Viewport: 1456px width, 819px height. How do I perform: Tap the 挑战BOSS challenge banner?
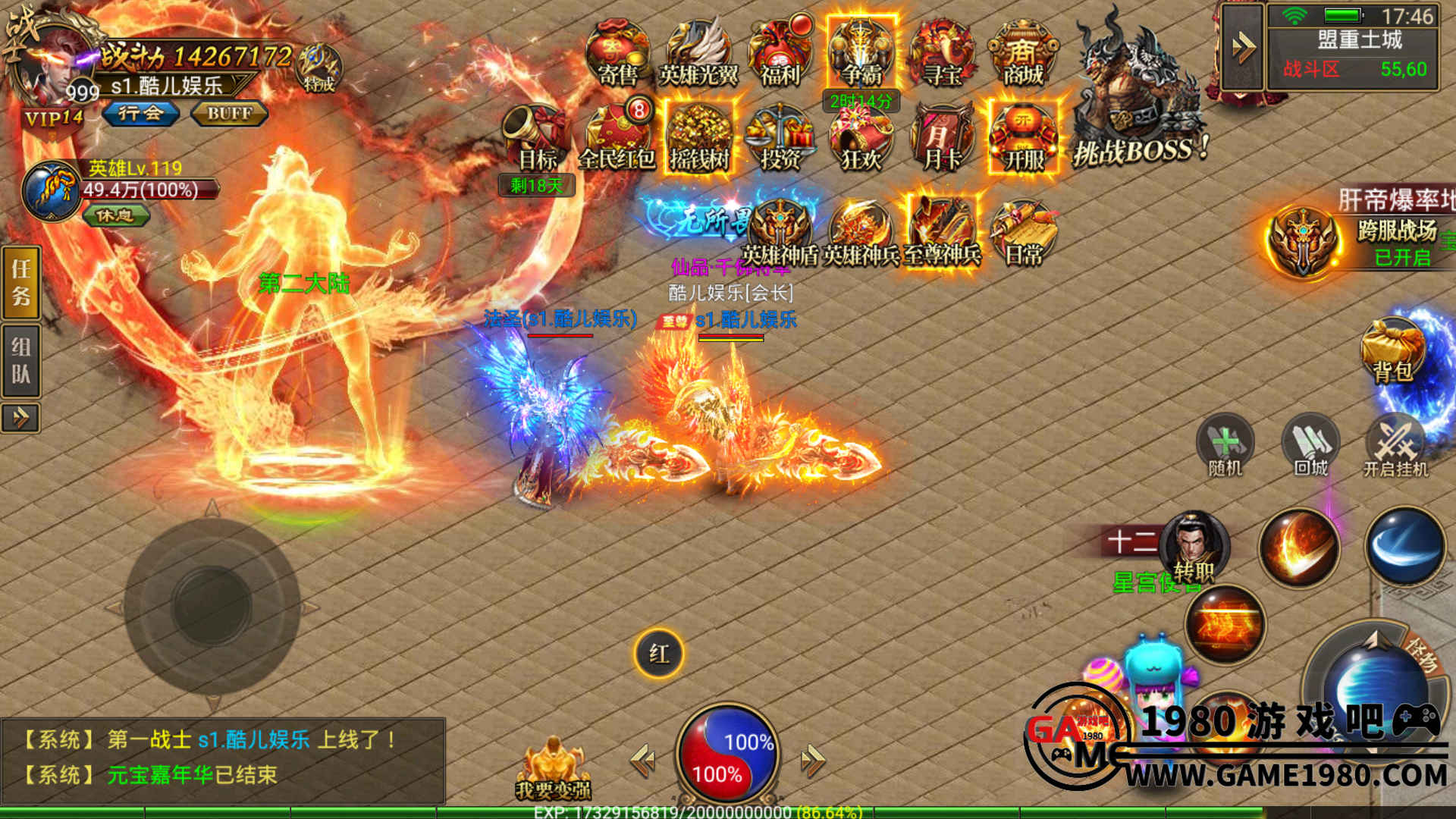pos(1137,99)
